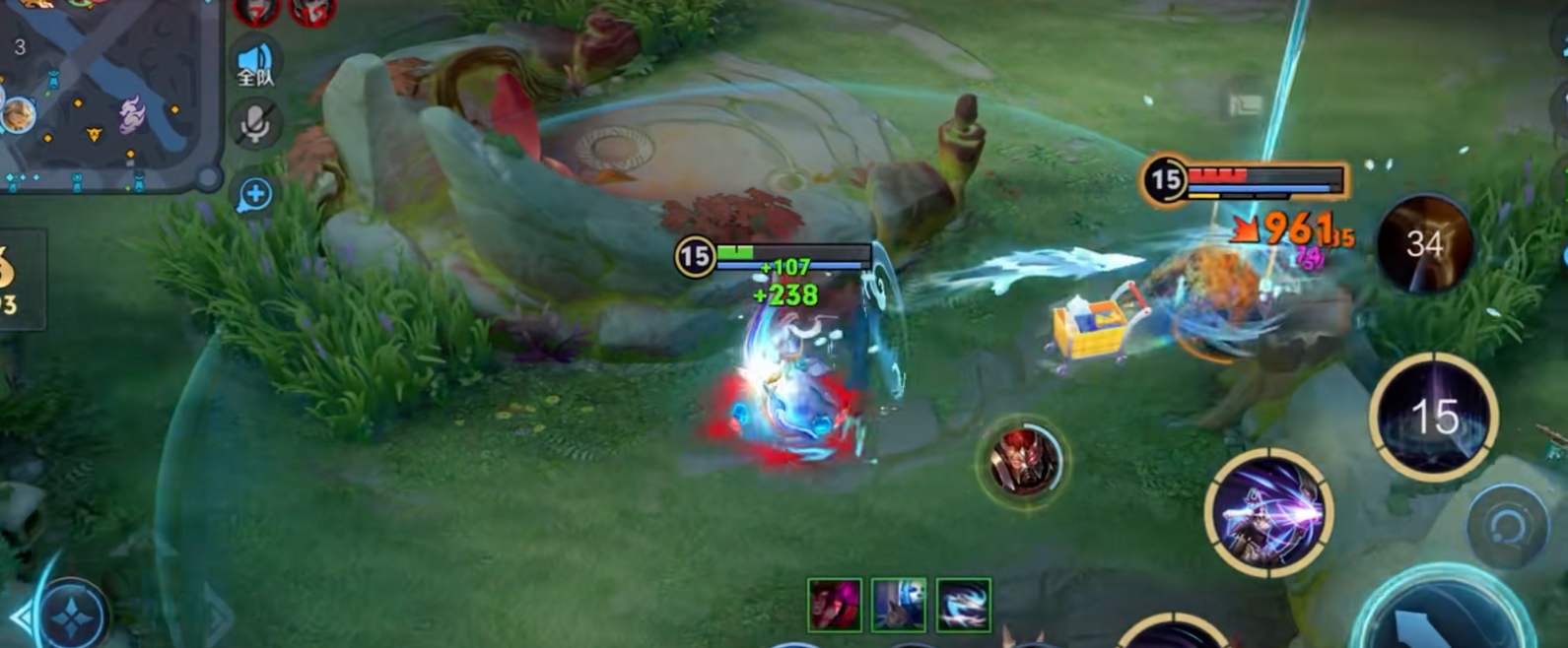
Task: Select the pale blue face status icon
Action: 898,604
